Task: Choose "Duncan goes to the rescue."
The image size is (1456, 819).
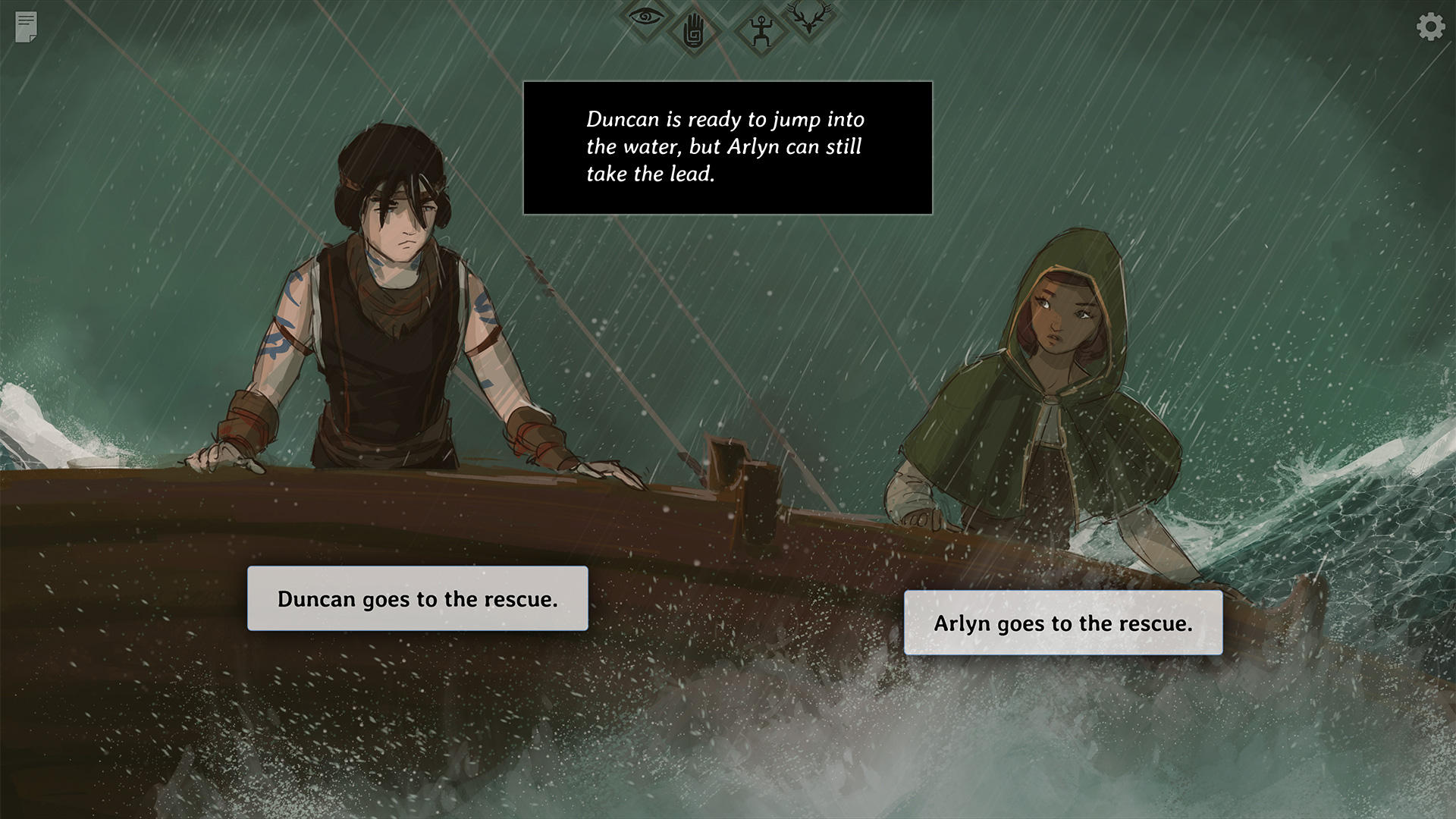Action: [x=418, y=598]
